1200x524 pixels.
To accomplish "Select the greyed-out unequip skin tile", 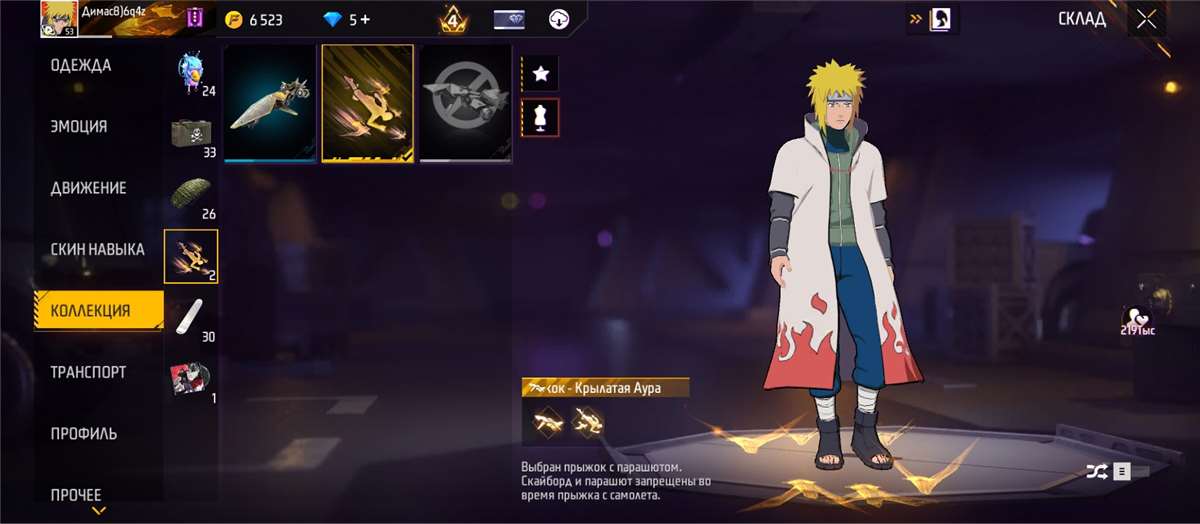I will [465, 103].
